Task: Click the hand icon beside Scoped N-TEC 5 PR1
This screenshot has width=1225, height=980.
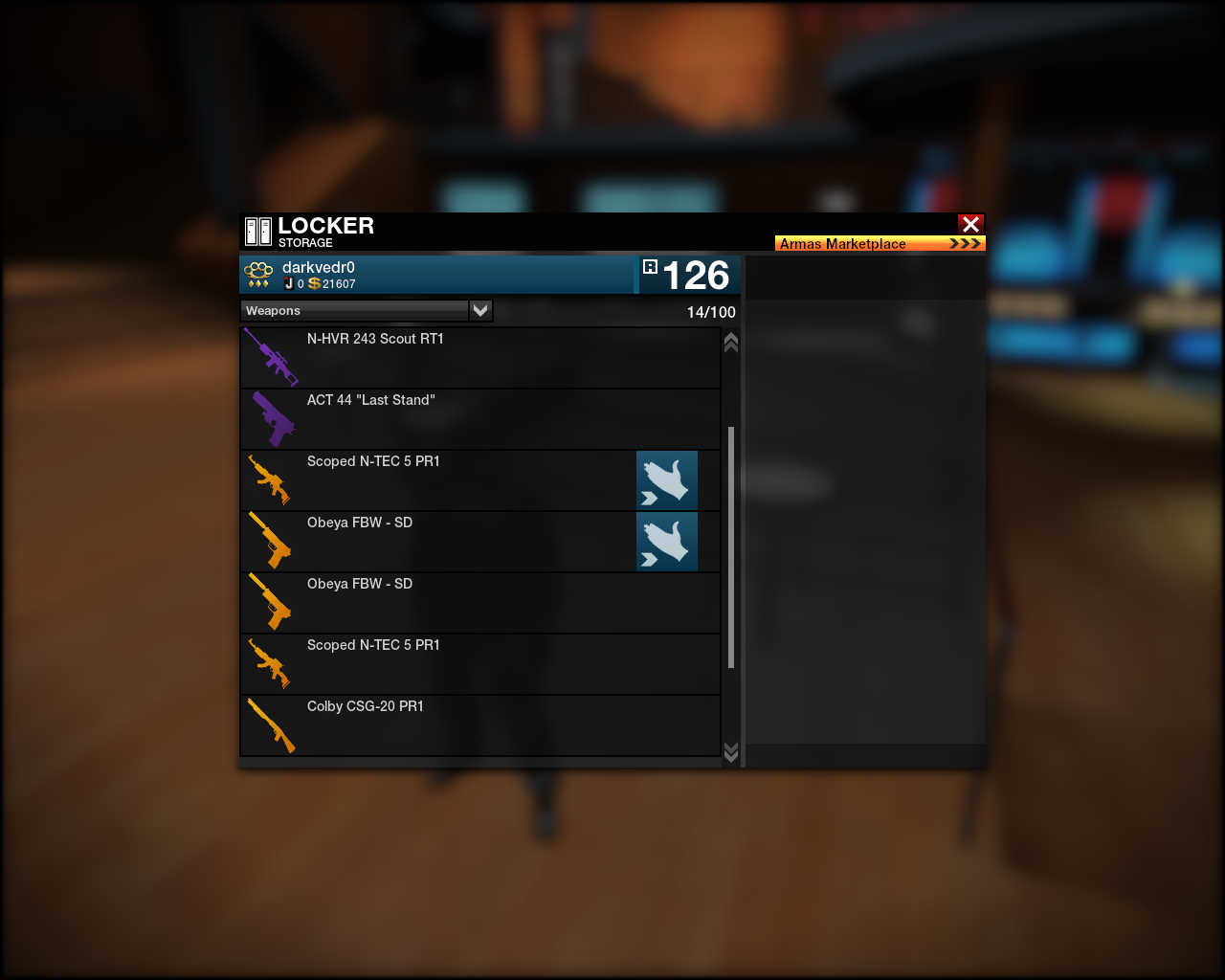Action: coord(667,480)
